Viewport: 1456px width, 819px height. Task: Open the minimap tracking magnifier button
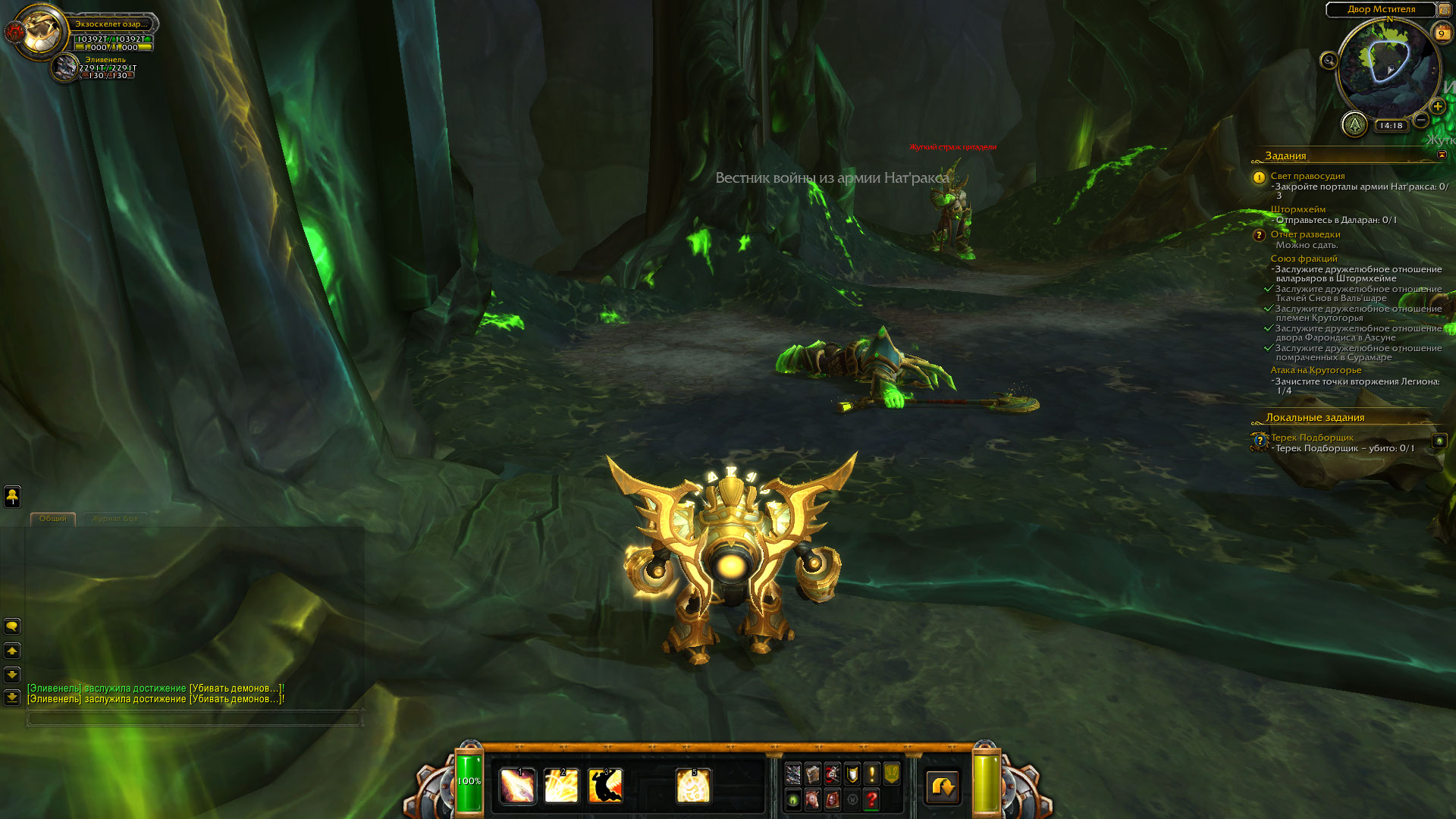pos(1329,61)
